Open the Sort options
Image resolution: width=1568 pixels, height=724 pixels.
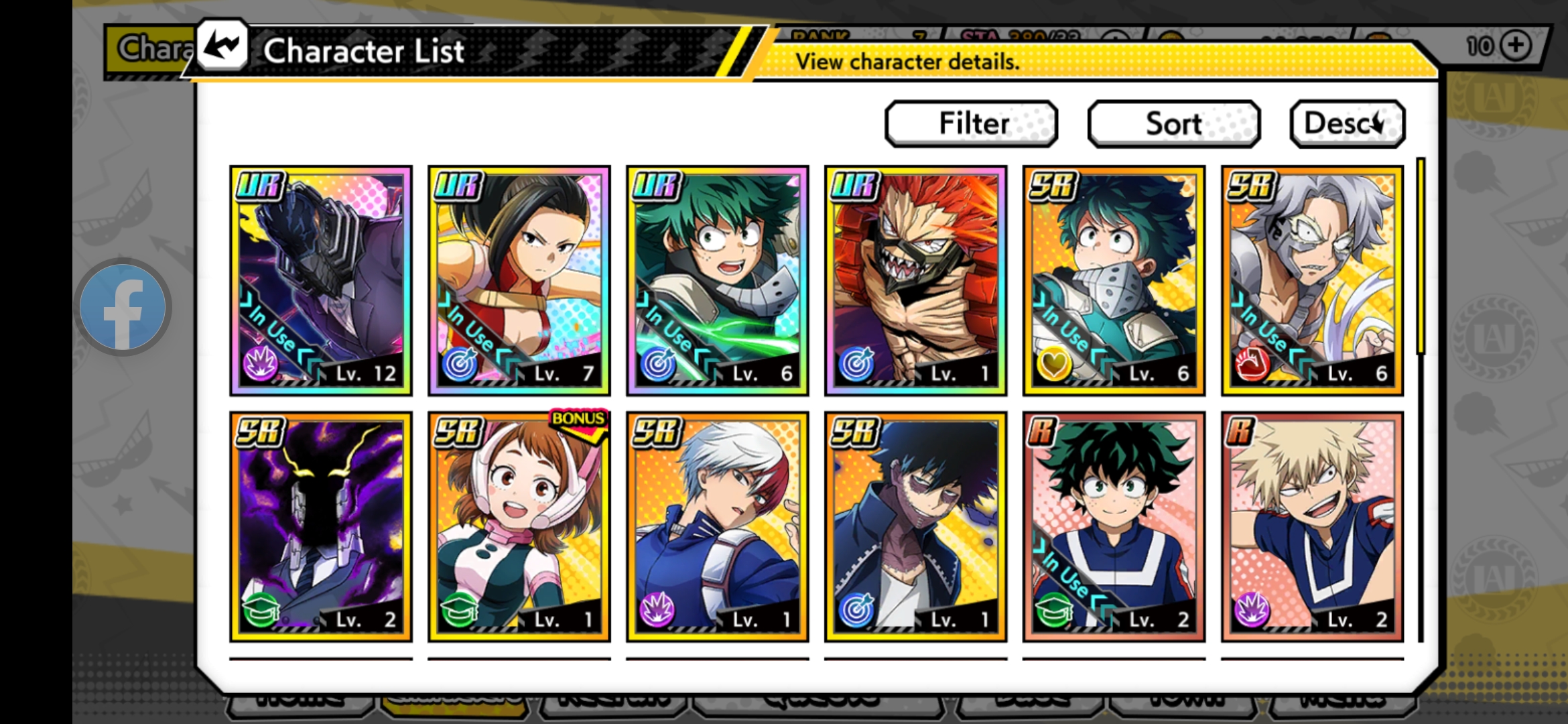click(x=1173, y=123)
